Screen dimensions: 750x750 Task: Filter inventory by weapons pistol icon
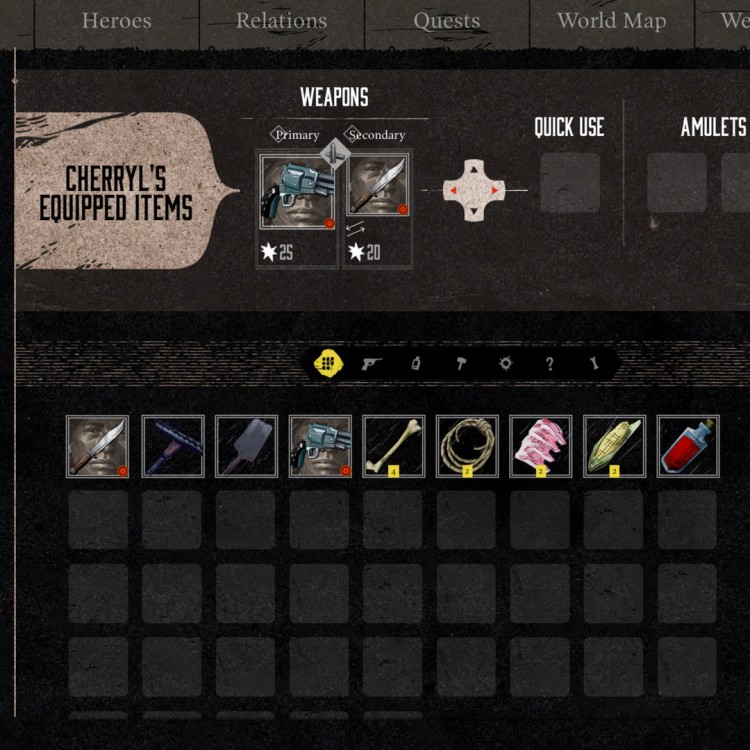(x=372, y=364)
